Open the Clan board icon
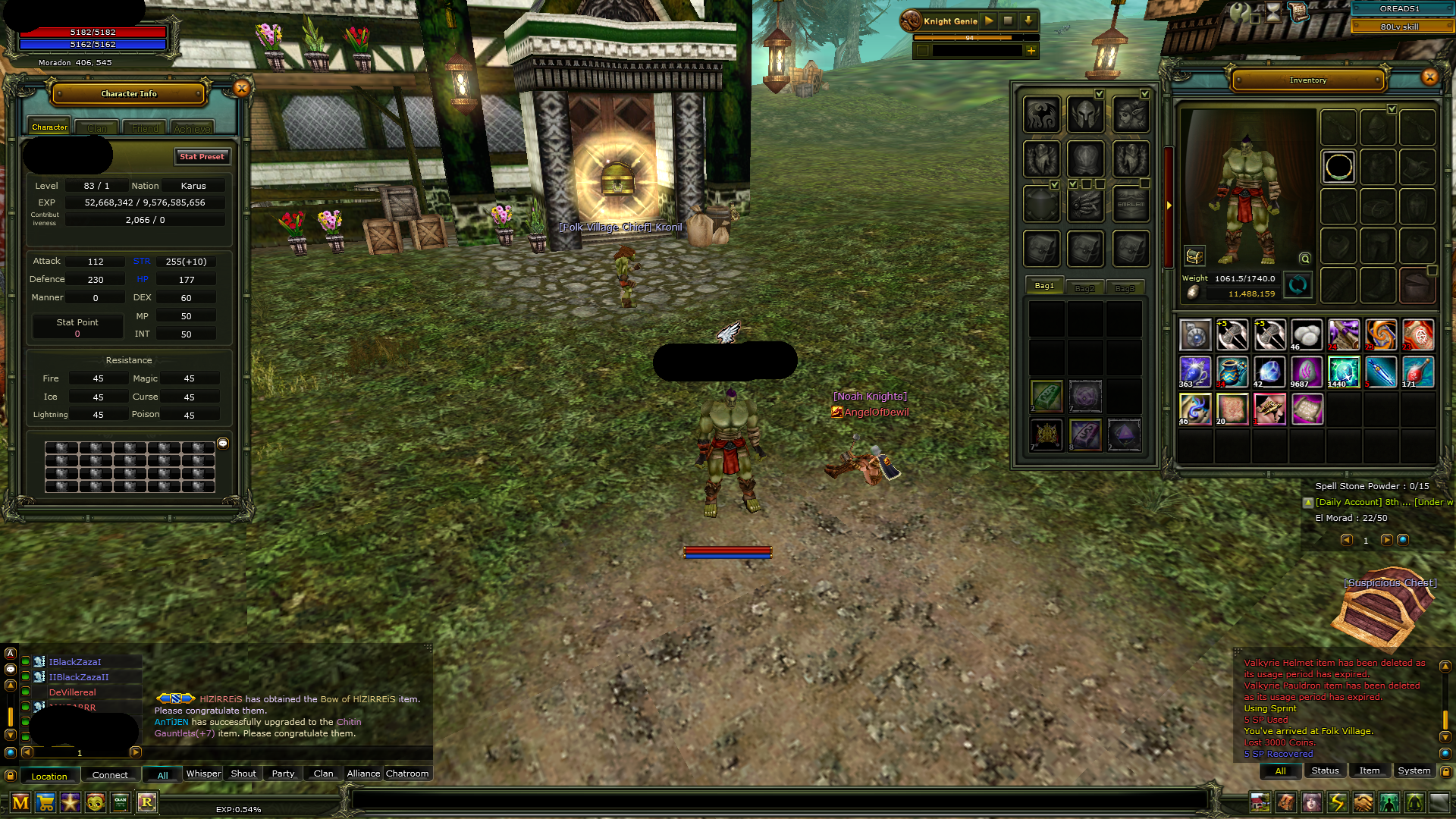Viewport: 1456px width, 819px height. click(x=119, y=802)
